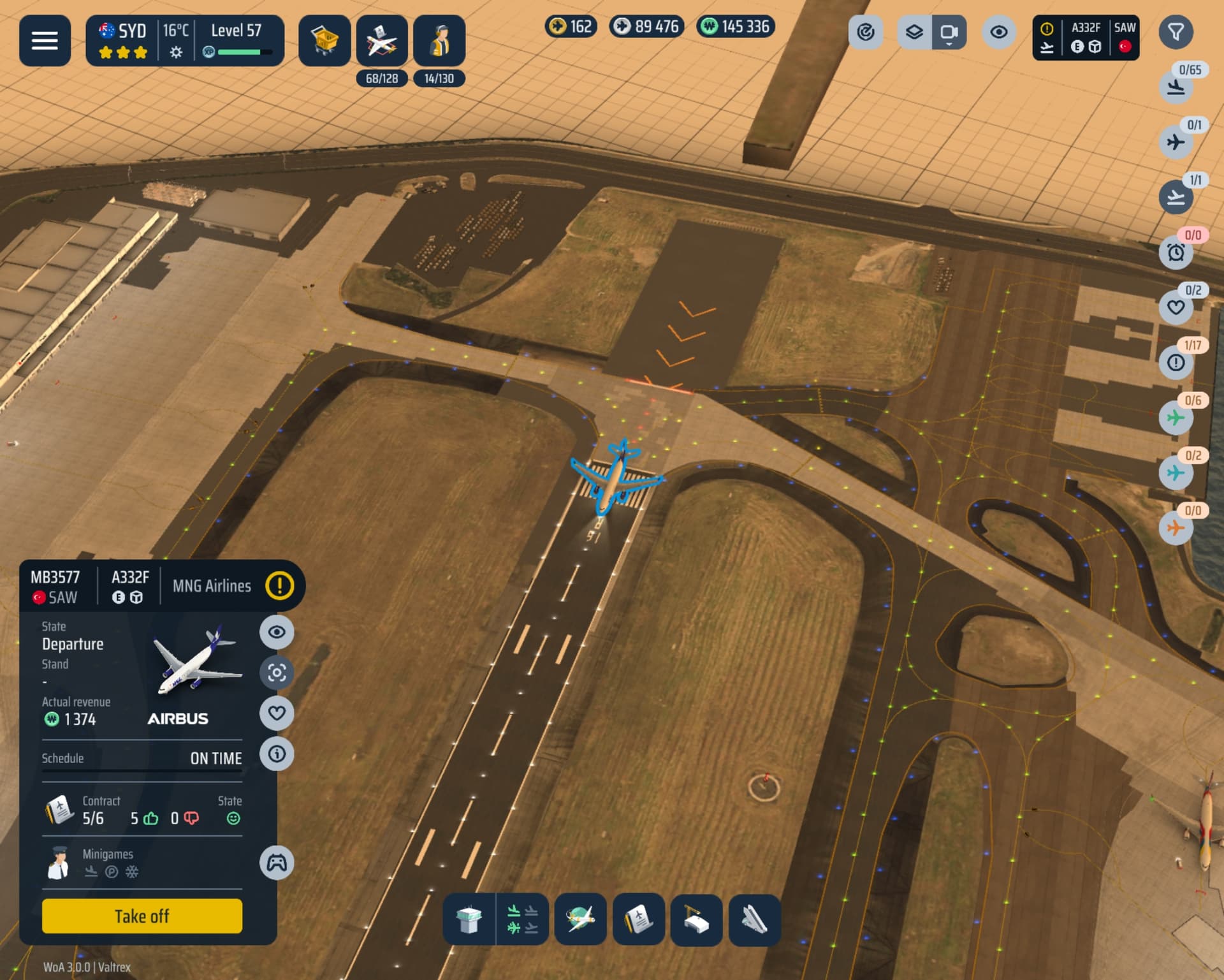1224x980 pixels.
Task: Open the flight info button
Action: pos(277,754)
